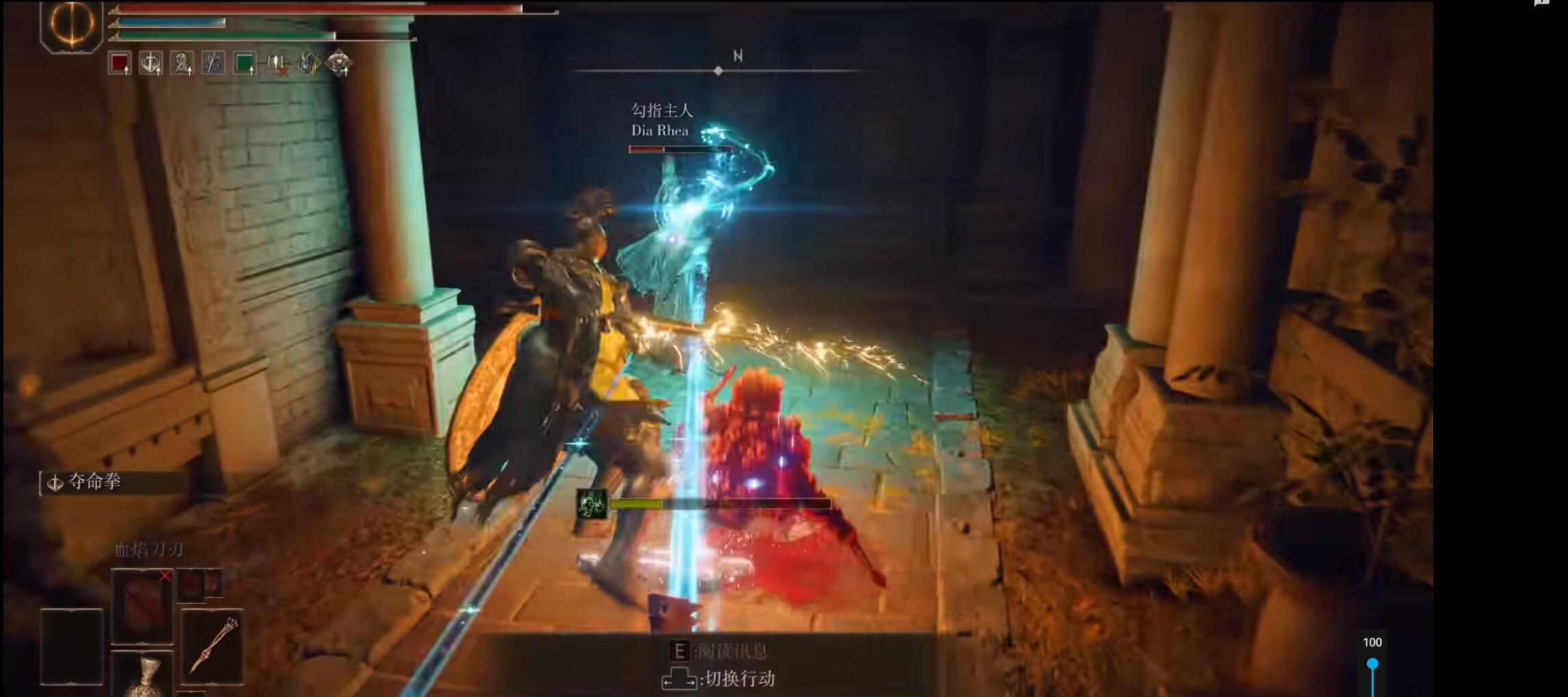
Task: Select the green square buff icon
Action: [244, 64]
